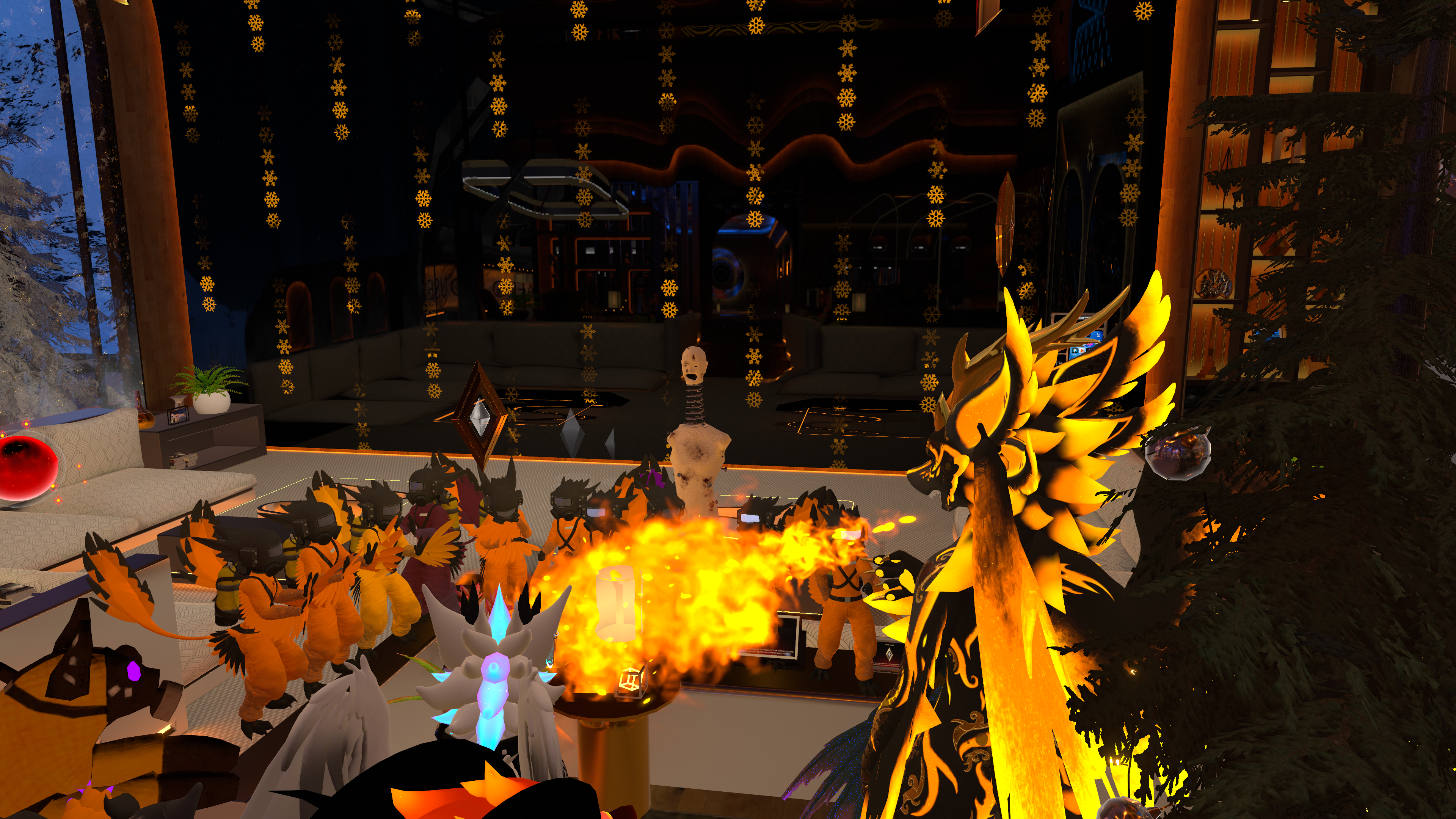Click the red play icon on the wall panel

[x=1082, y=351]
